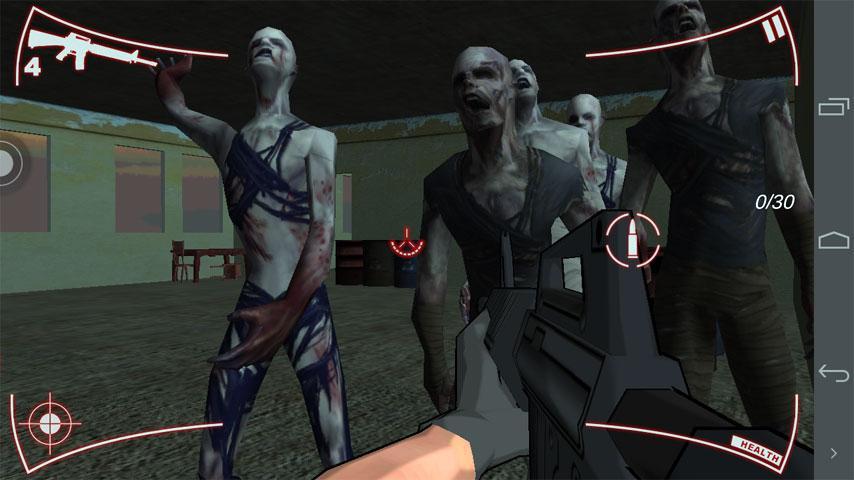Pause the game with the pause button
The height and width of the screenshot is (480, 854).
773,29
